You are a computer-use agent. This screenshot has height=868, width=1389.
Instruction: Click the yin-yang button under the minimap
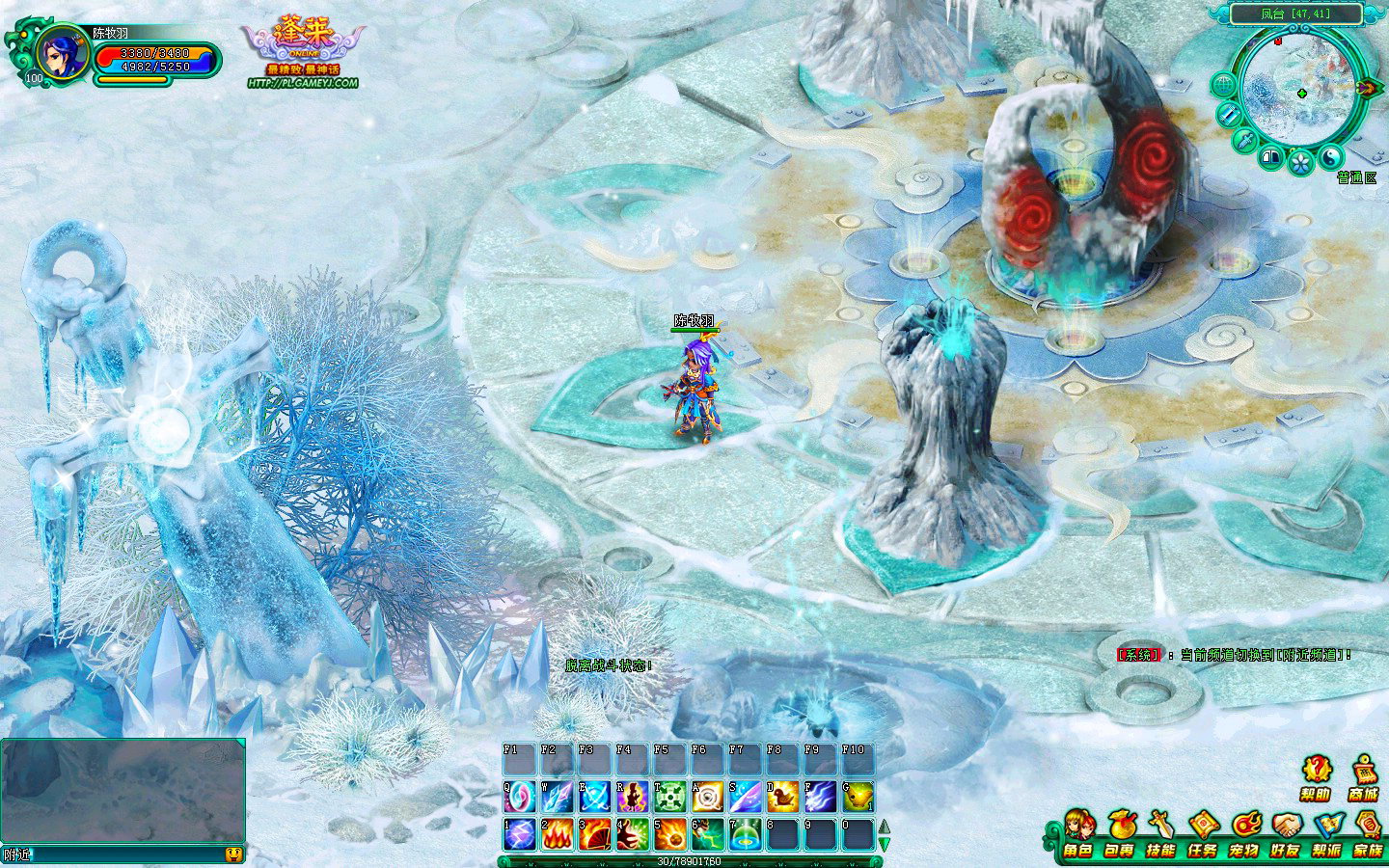pos(1332,158)
